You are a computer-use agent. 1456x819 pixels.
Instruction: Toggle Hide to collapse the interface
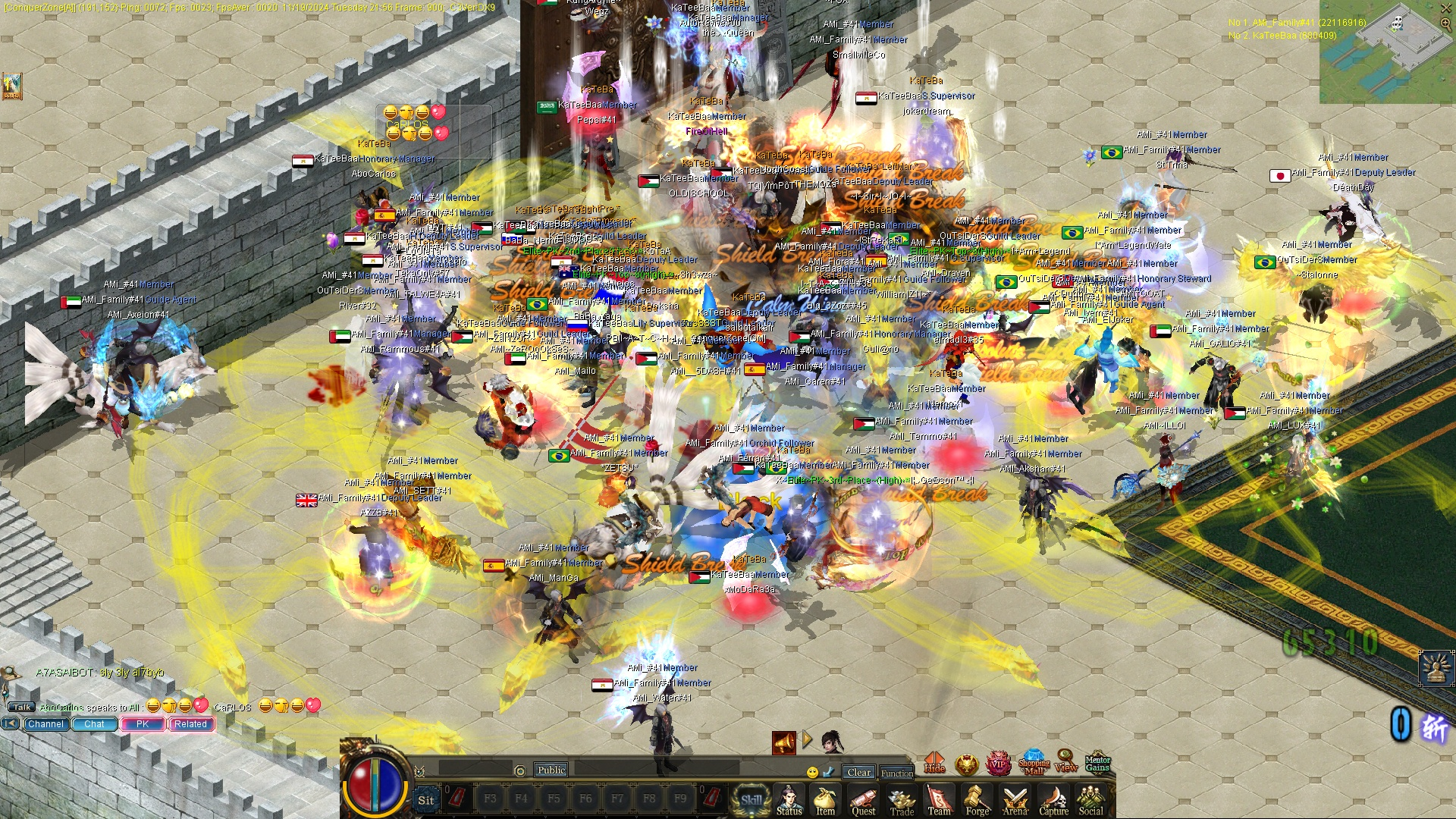(x=934, y=762)
